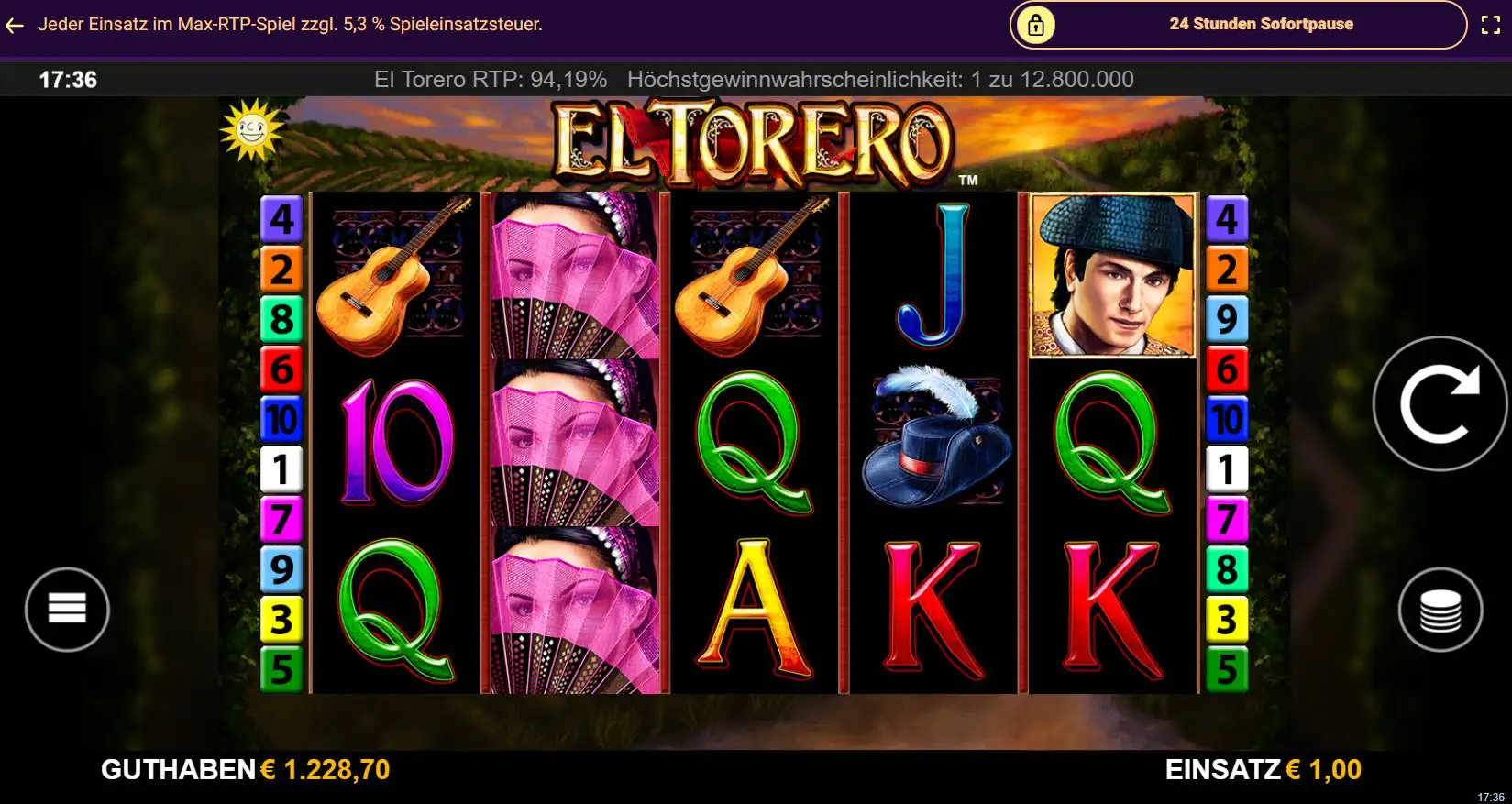Click the matador symbol on the fifth reel
1512x804 pixels.
1111,275
